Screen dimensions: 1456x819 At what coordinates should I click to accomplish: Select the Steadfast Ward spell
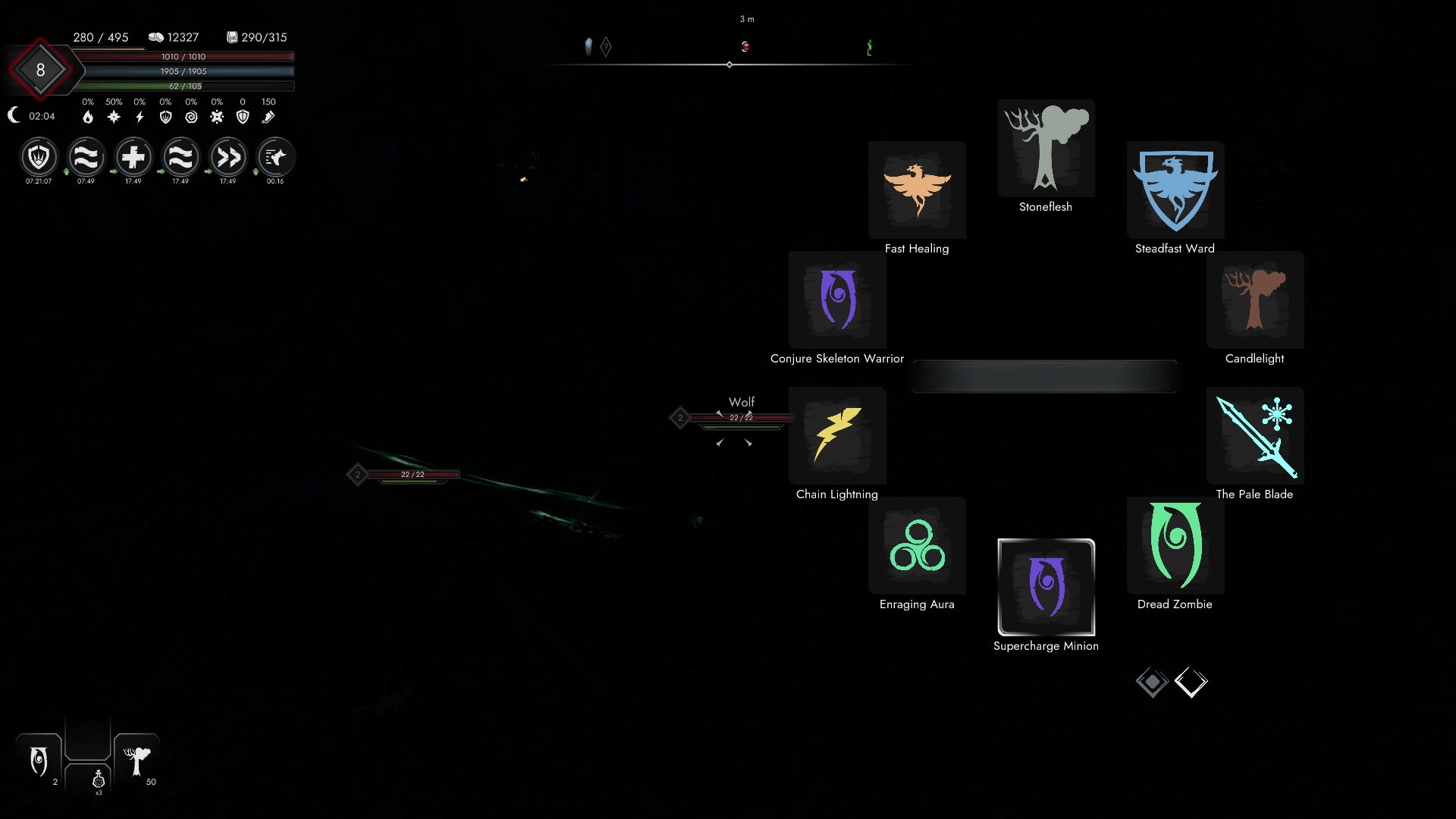1174,190
